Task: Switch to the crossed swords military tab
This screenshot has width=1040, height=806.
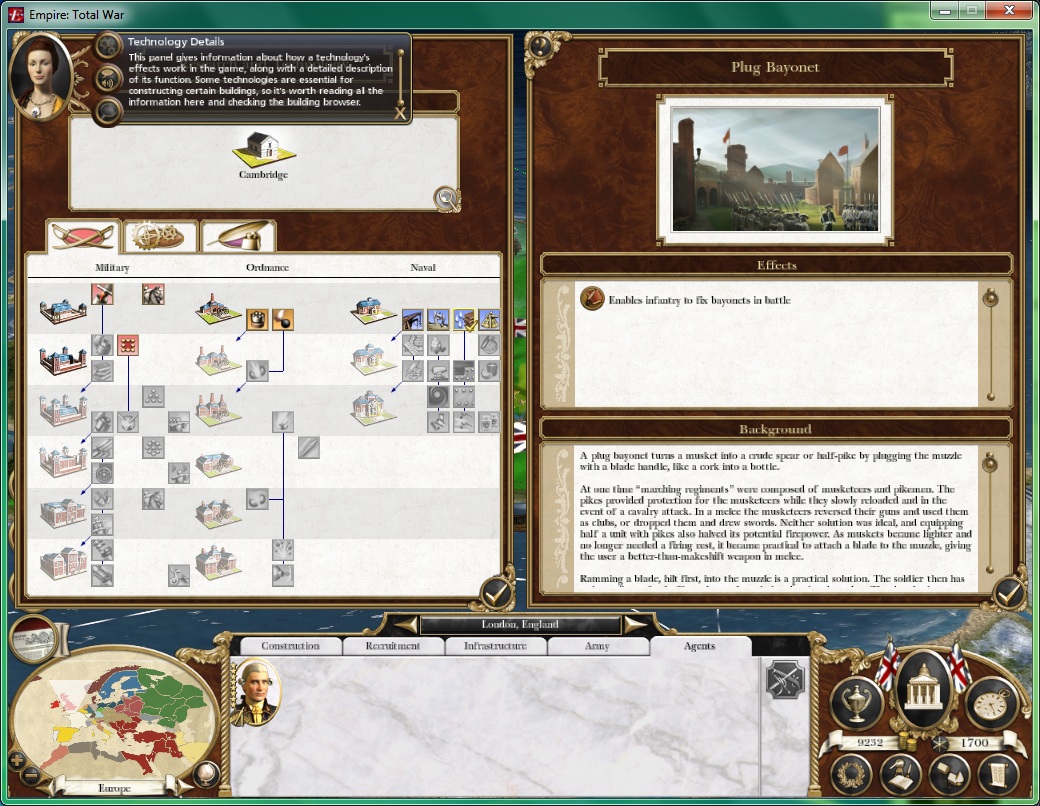Action: point(83,236)
